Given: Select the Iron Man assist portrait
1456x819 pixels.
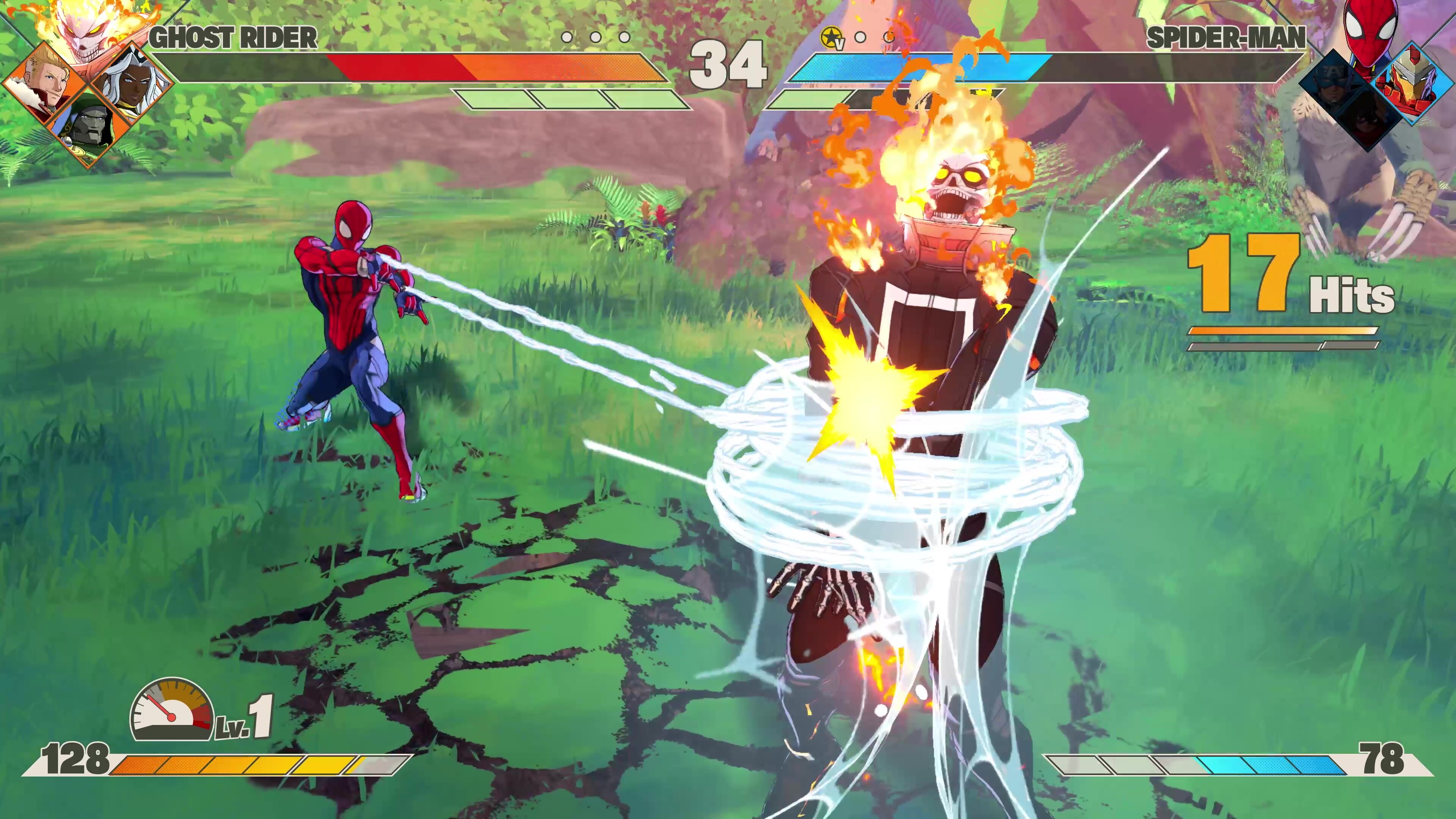Looking at the screenshot, I should [x=1413, y=83].
